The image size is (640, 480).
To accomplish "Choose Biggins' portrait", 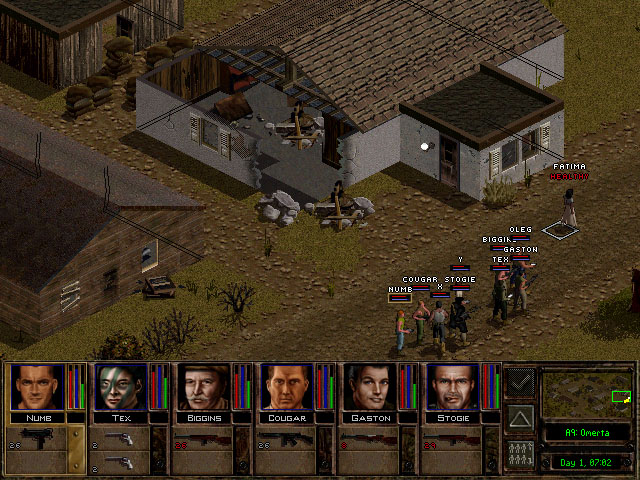I will coord(204,387).
